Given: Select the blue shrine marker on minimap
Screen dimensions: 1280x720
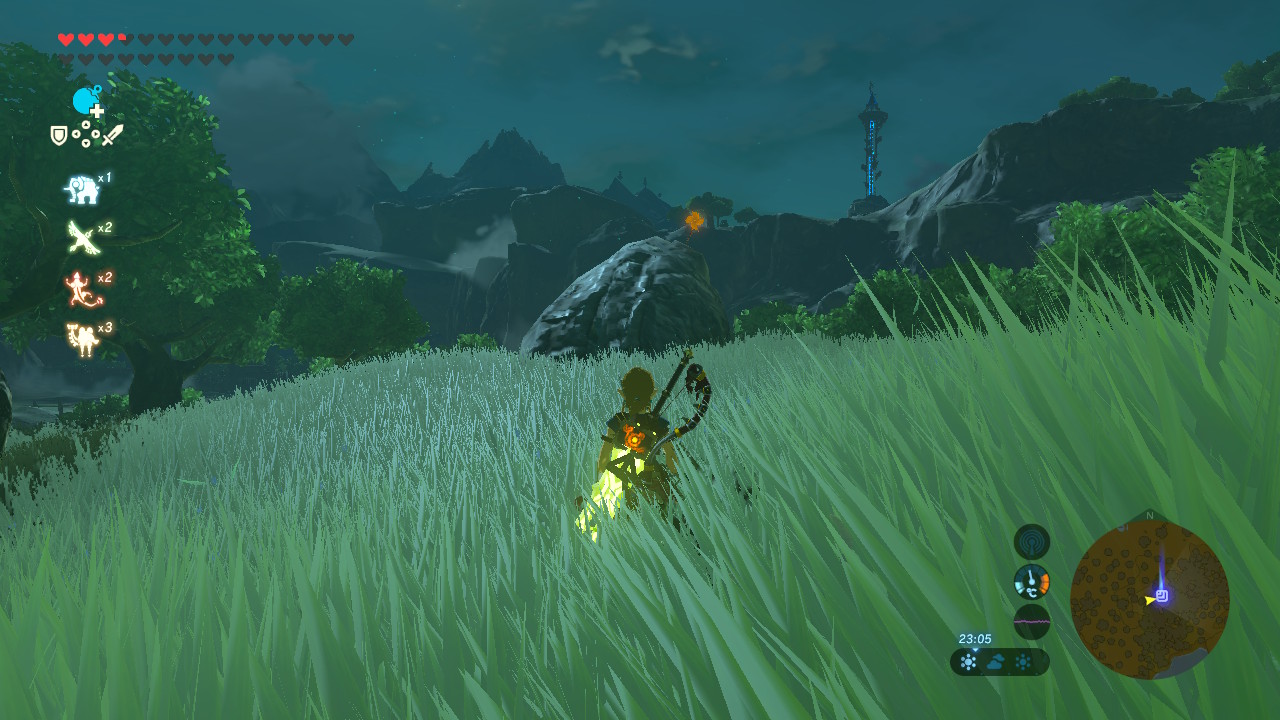Looking at the screenshot, I should click(x=1162, y=596).
